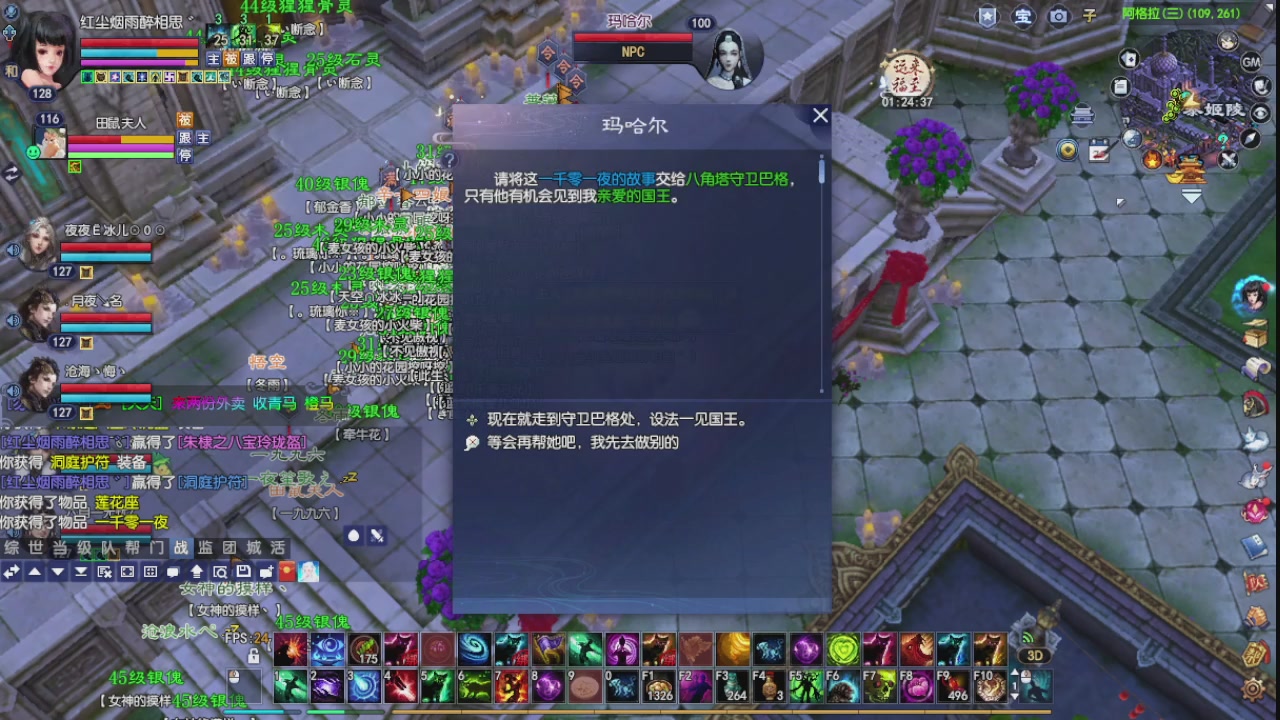Open the red envelope icon in chat toolbar
This screenshot has height=720, width=1280.
click(x=286, y=571)
